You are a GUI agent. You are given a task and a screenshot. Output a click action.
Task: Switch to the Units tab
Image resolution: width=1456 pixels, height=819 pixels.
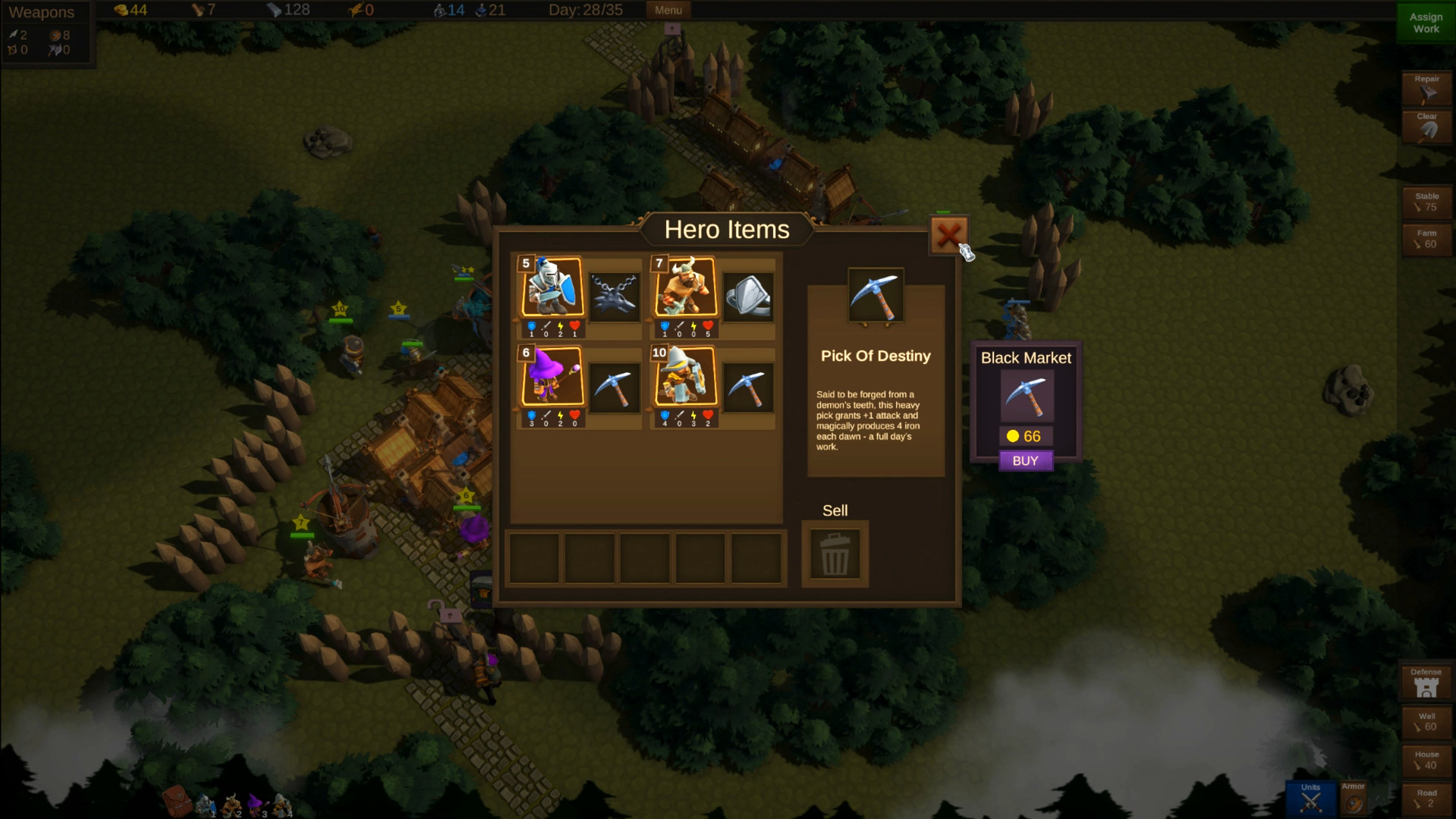point(1310,799)
